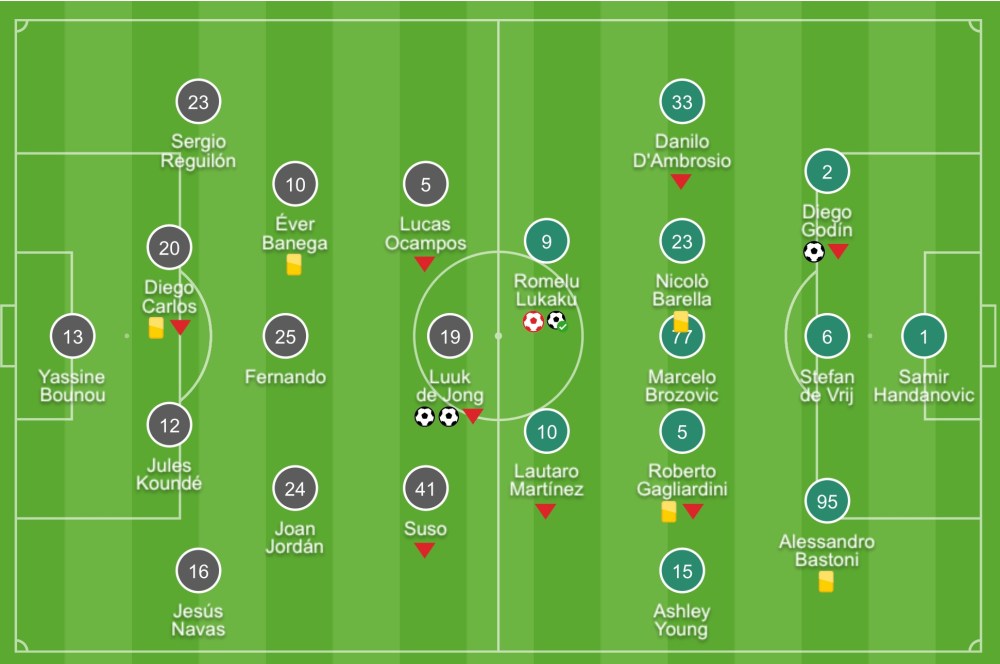The height and width of the screenshot is (664, 1000).
Task: Choose Lautaro Martínez's player marker
Action: point(547,432)
